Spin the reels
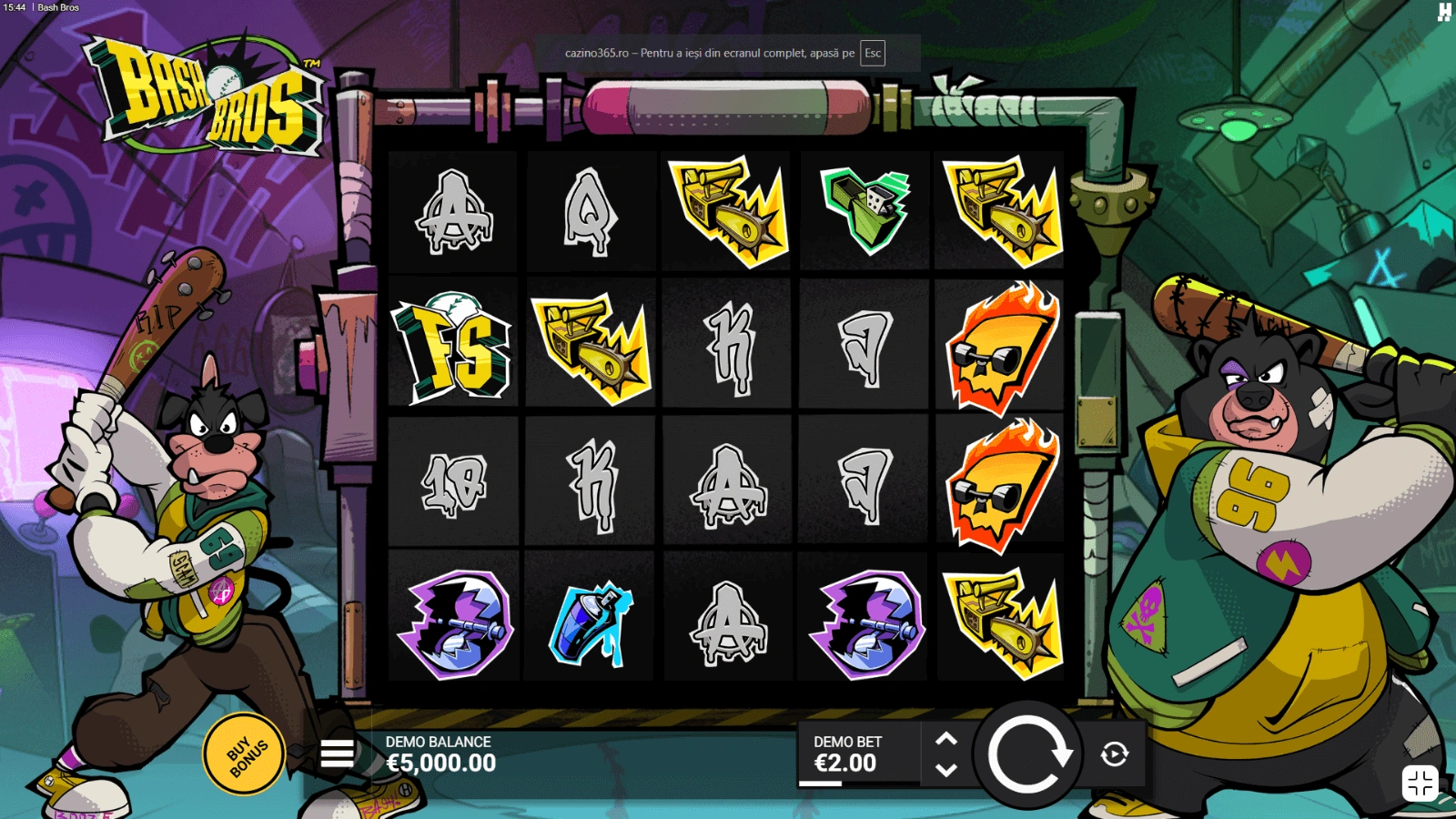This screenshot has height=819, width=1456. (x=1029, y=754)
